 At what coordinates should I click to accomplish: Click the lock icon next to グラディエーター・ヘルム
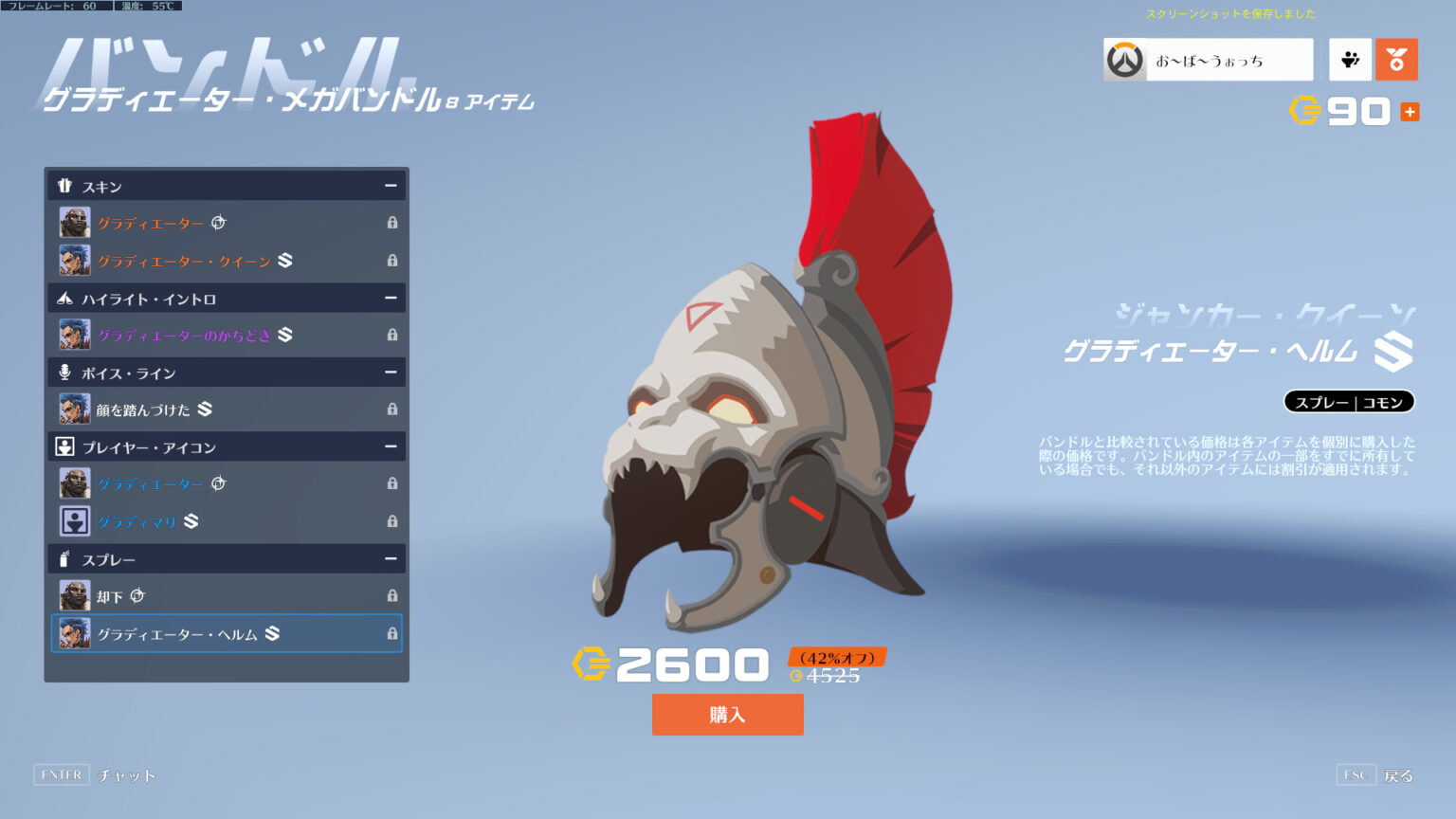tap(391, 633)
